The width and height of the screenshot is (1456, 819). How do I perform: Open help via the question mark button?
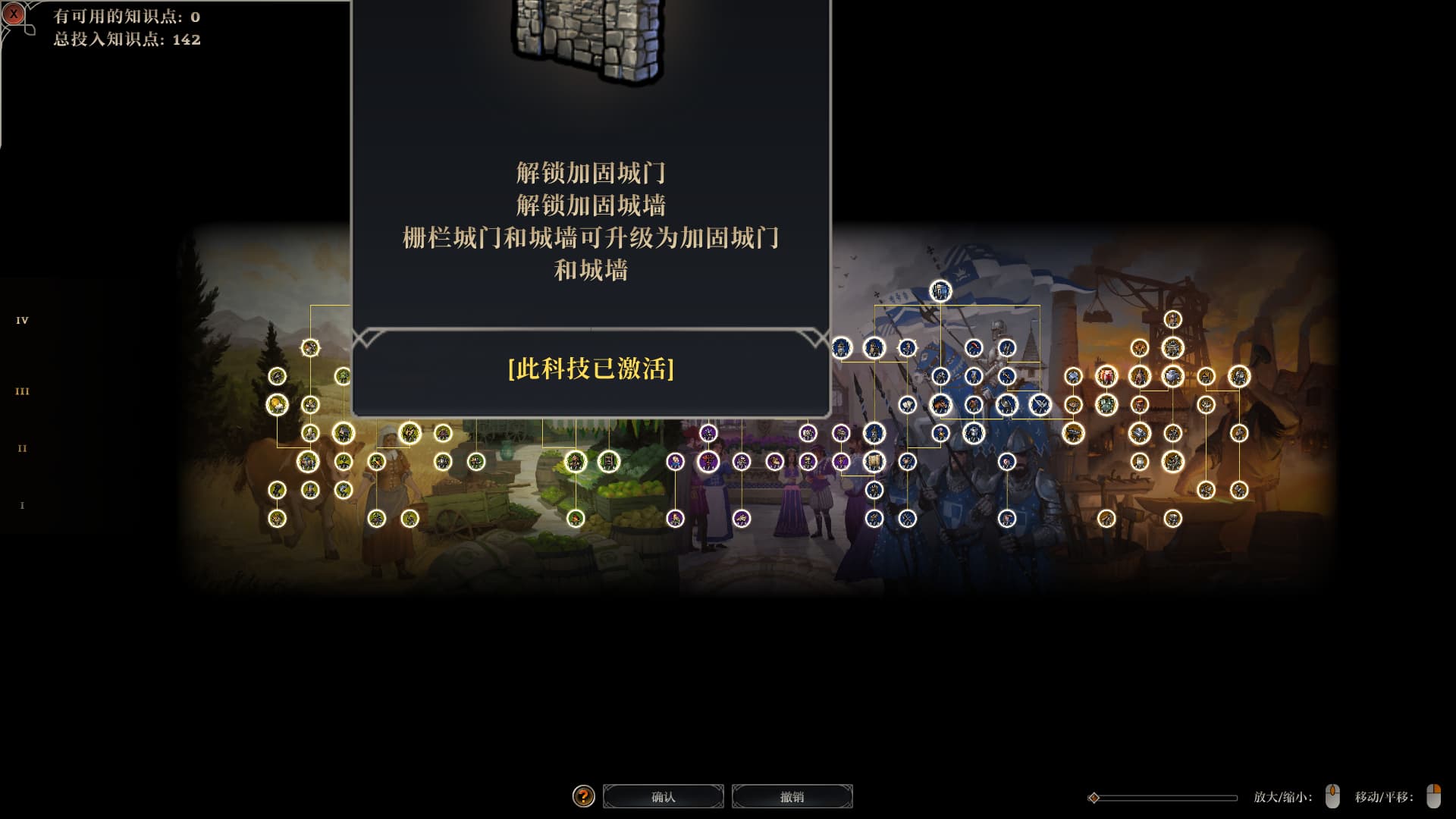pos(583,796)
